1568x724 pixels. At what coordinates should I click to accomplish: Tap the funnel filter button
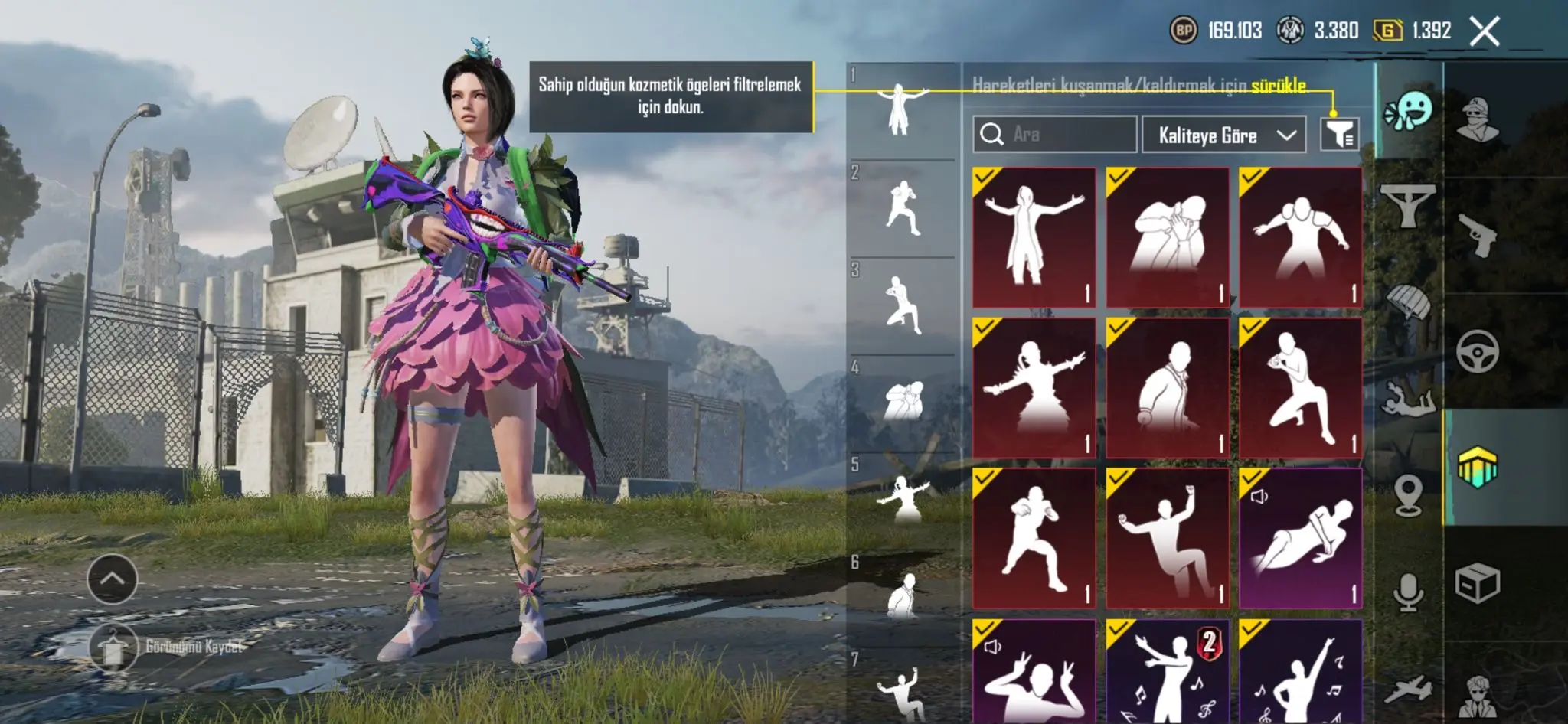coord(1339,135)
